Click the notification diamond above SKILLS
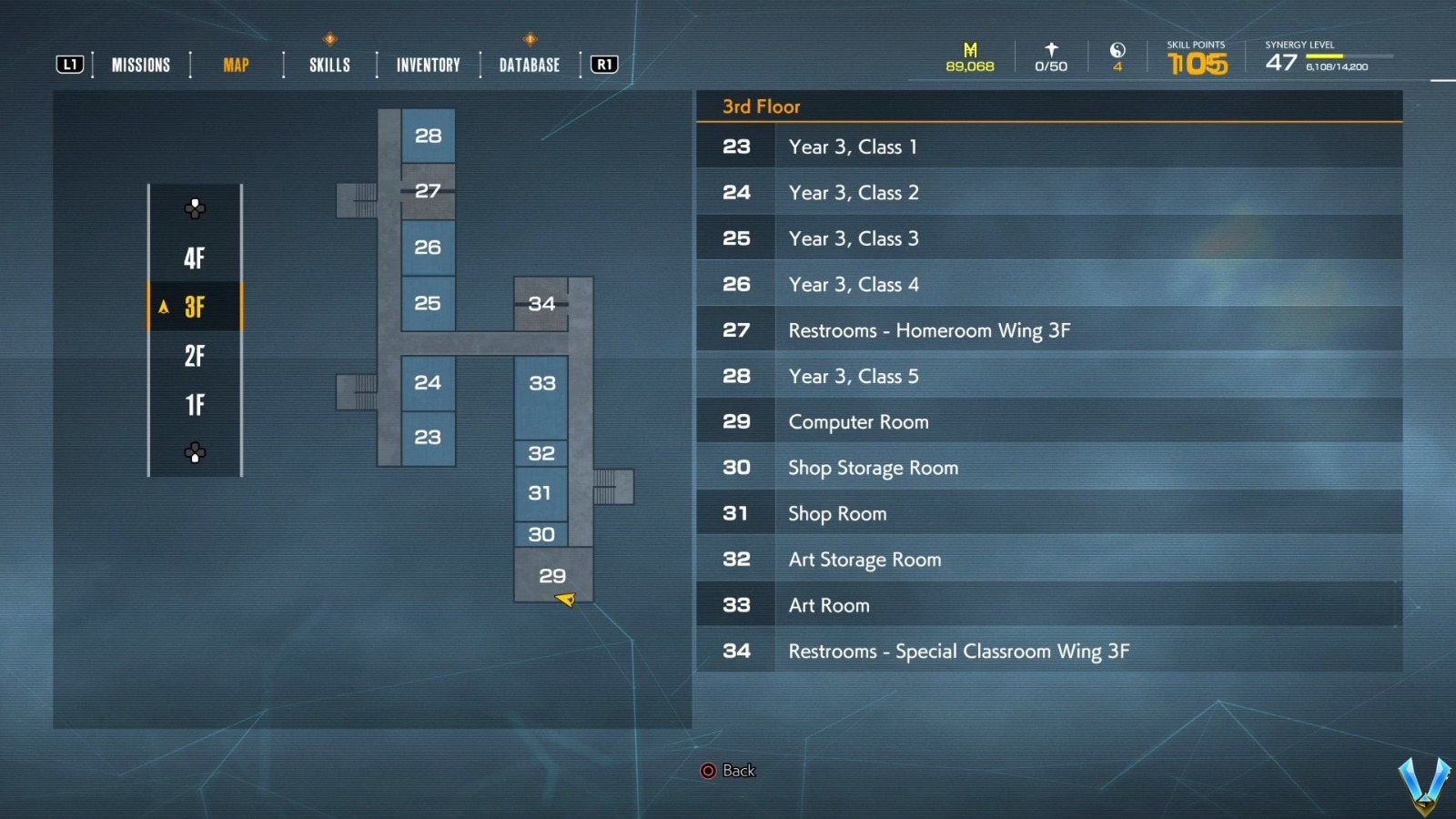The height and width of the screenshot is (819, 1456). pos(329,38)
